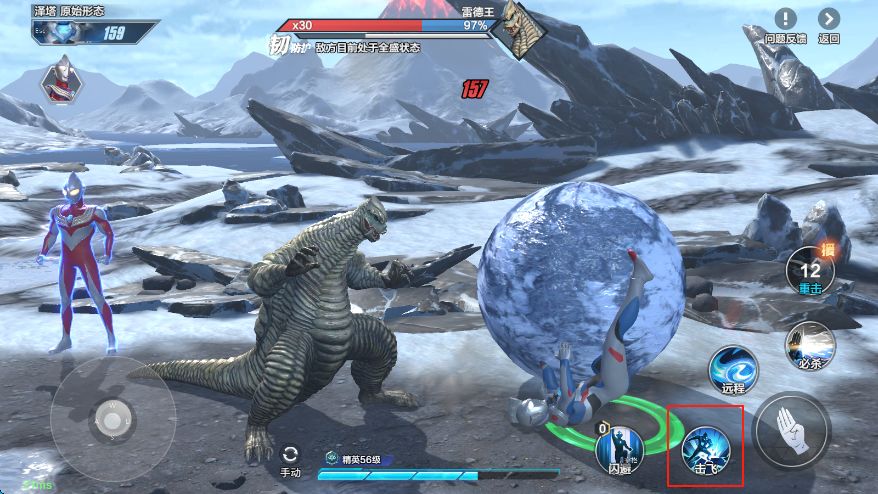Tap the 闪避 dodge button
The width and height of the screenshot is (878, 494).
click(x=620, y=448)
